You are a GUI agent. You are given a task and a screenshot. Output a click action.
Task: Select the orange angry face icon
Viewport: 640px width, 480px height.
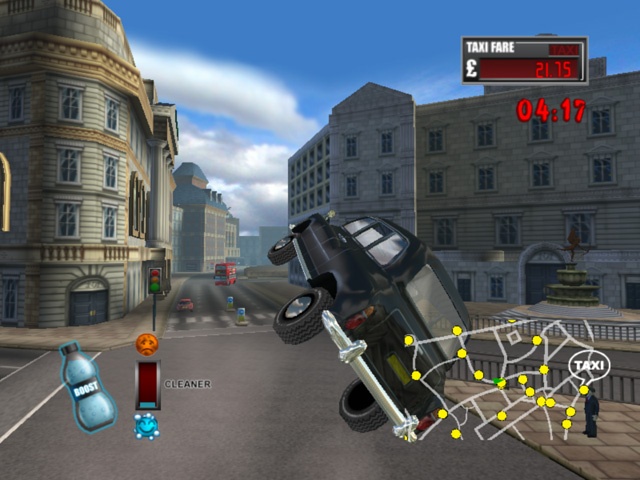147,344
